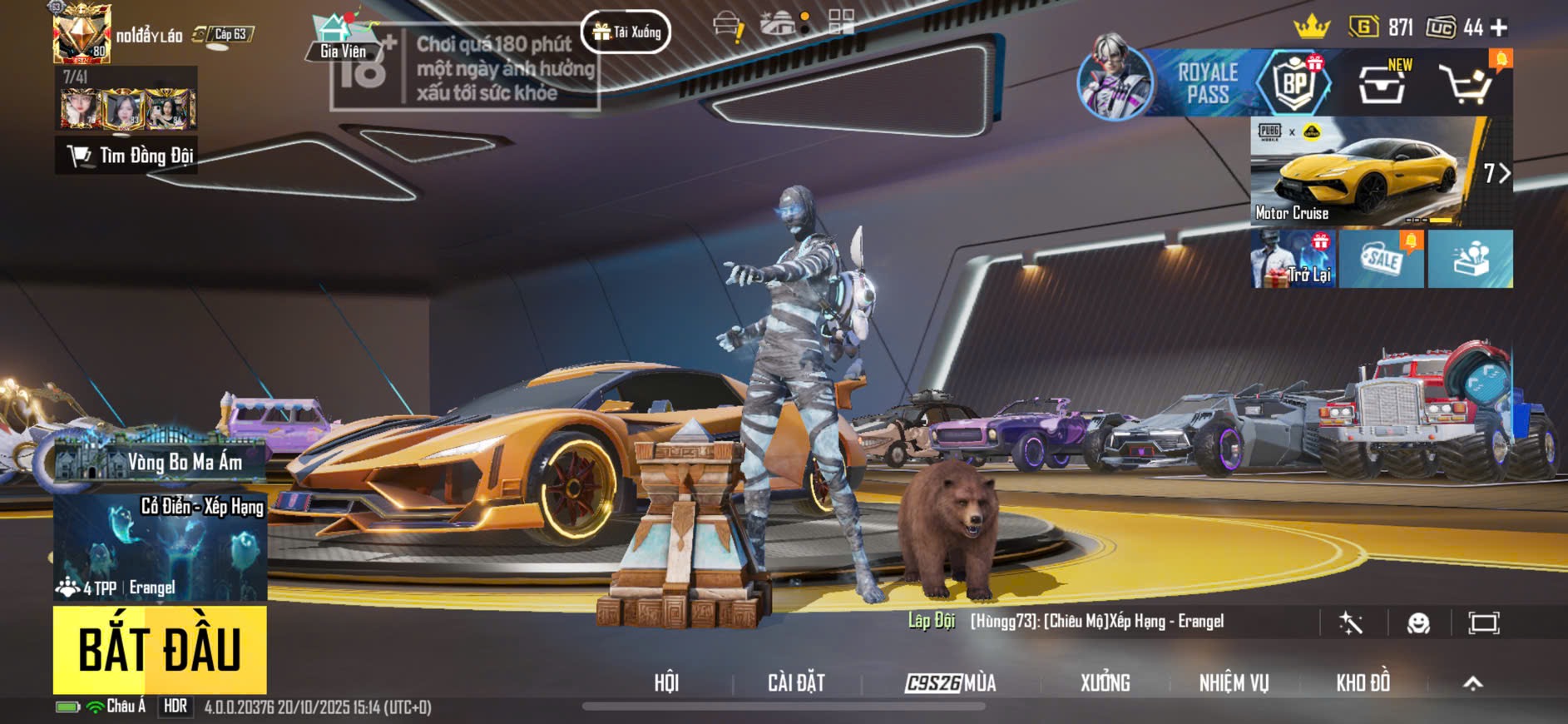The height and width of the screenshot is (724, 1568).
Task: Open the Trở Lại return event
Action: tap(1293, 260)
